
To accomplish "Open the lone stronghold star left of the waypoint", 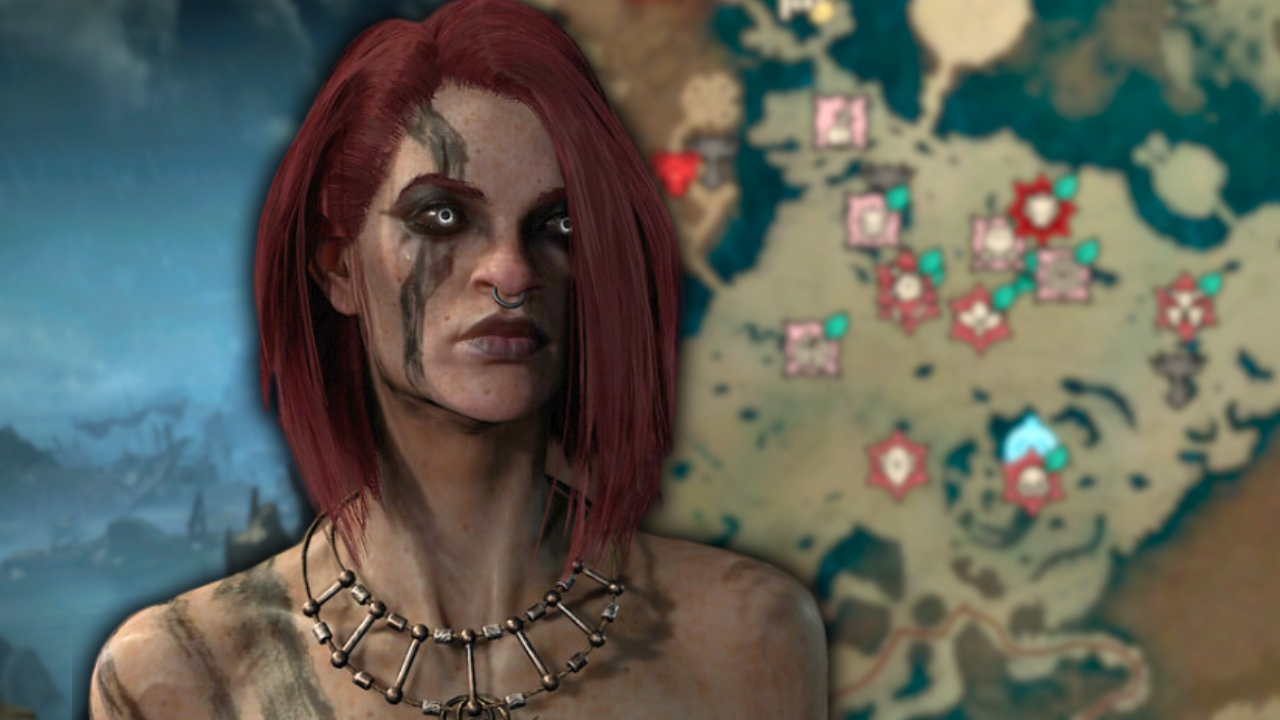I will [x=898, y=465].
